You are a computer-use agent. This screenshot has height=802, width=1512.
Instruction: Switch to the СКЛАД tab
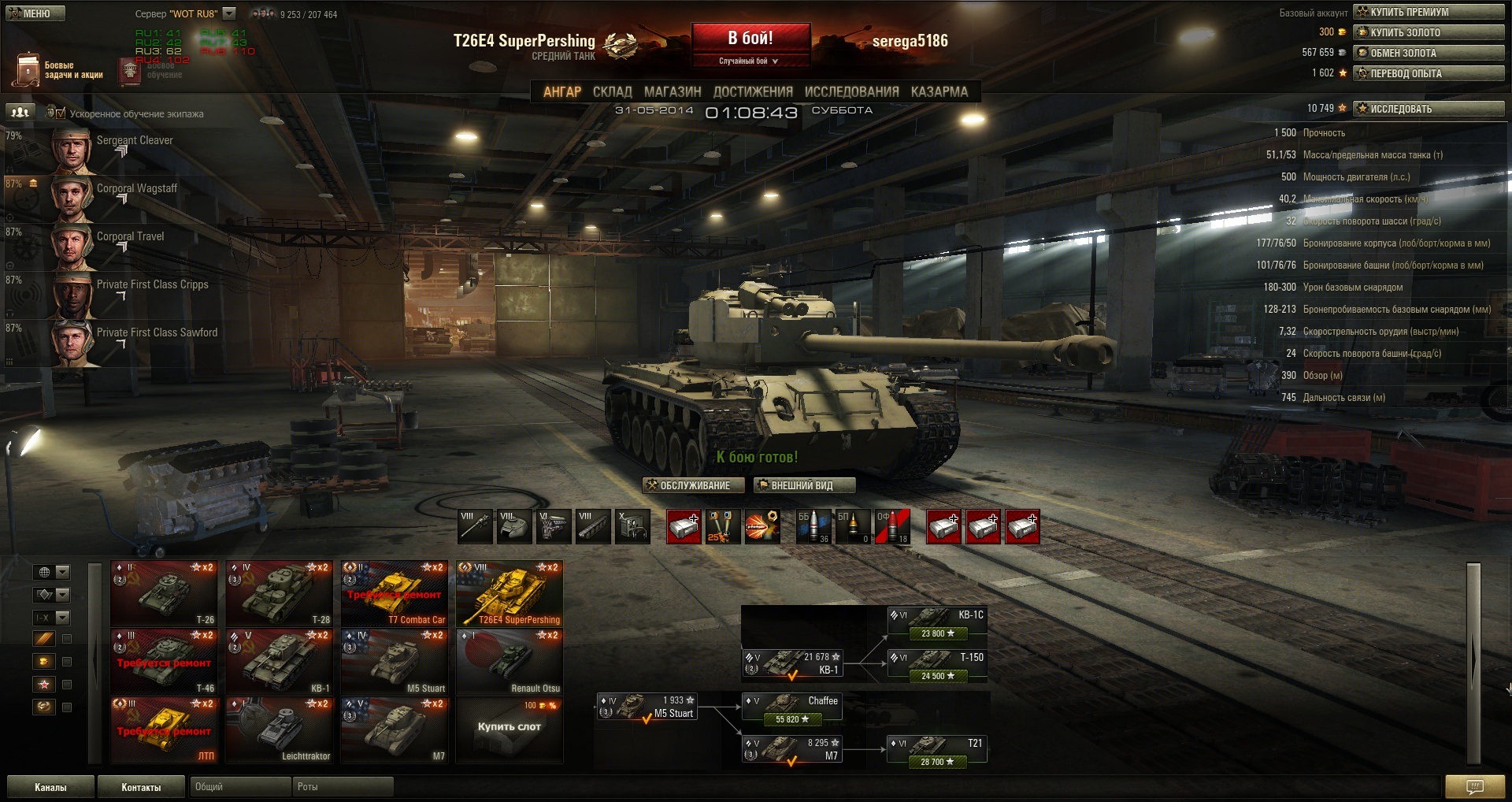[x=612, y=92]
